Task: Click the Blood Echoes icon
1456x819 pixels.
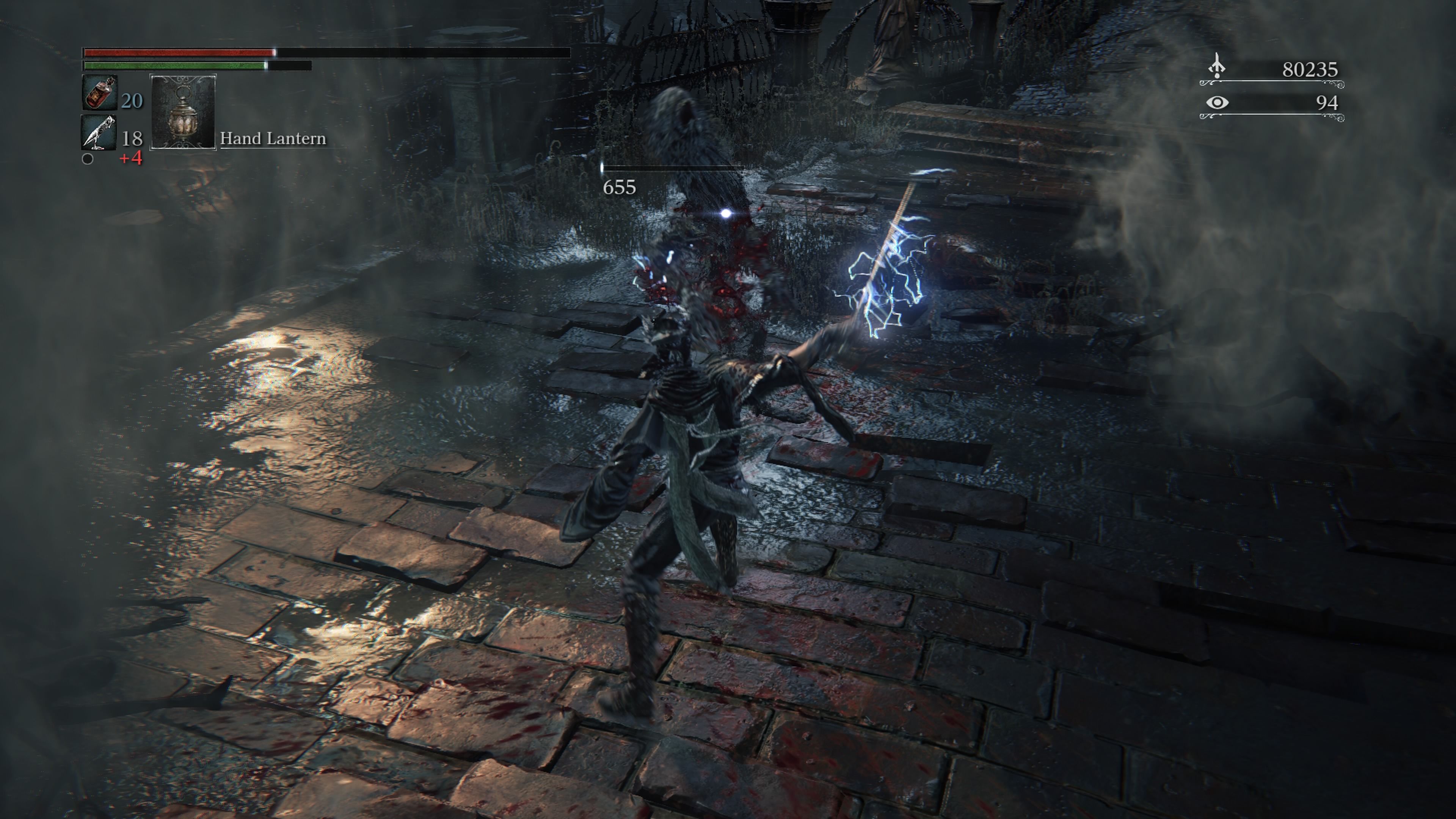Action: pos(1216,67)
